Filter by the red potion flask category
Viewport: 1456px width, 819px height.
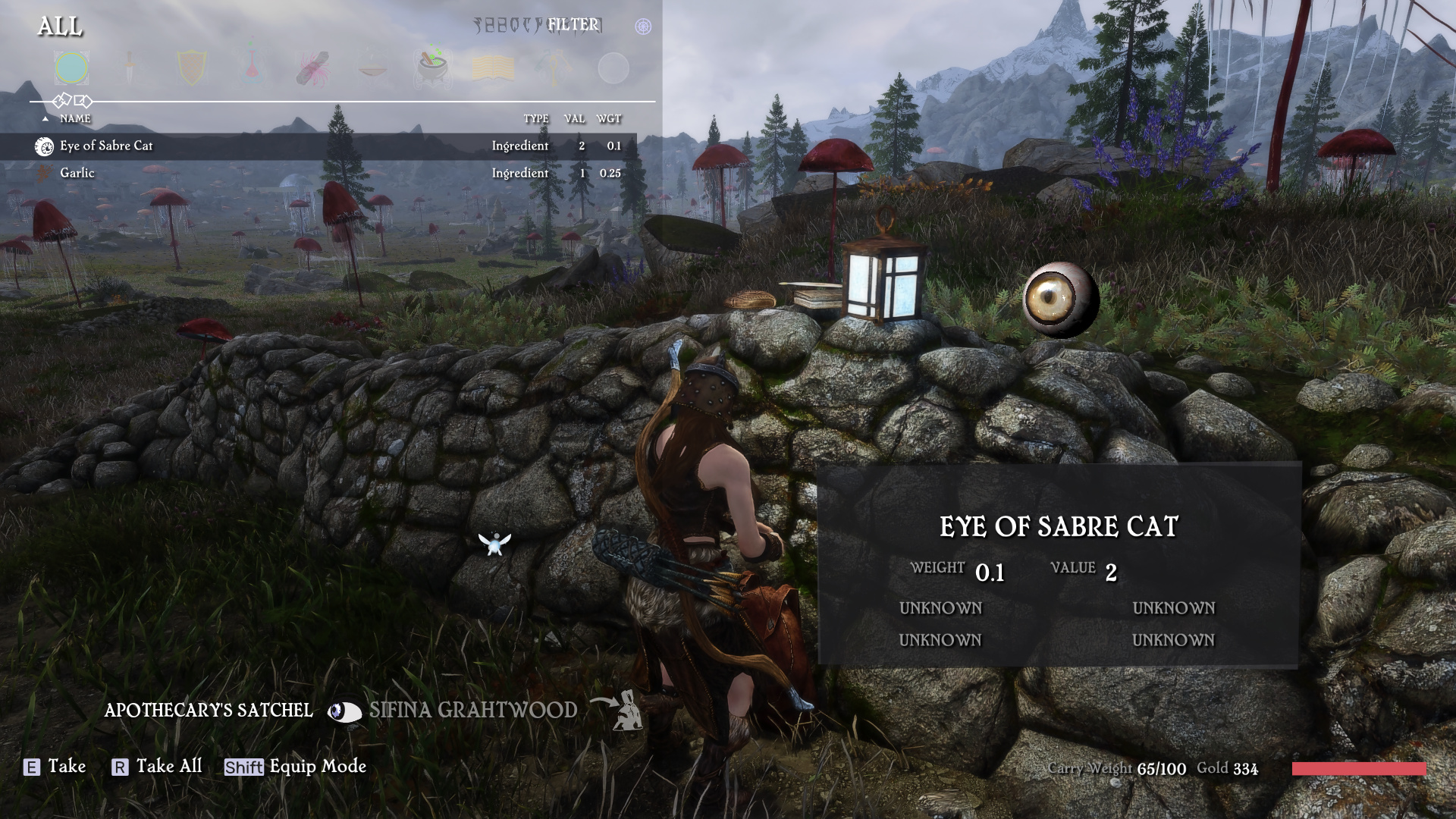(252, 68)
